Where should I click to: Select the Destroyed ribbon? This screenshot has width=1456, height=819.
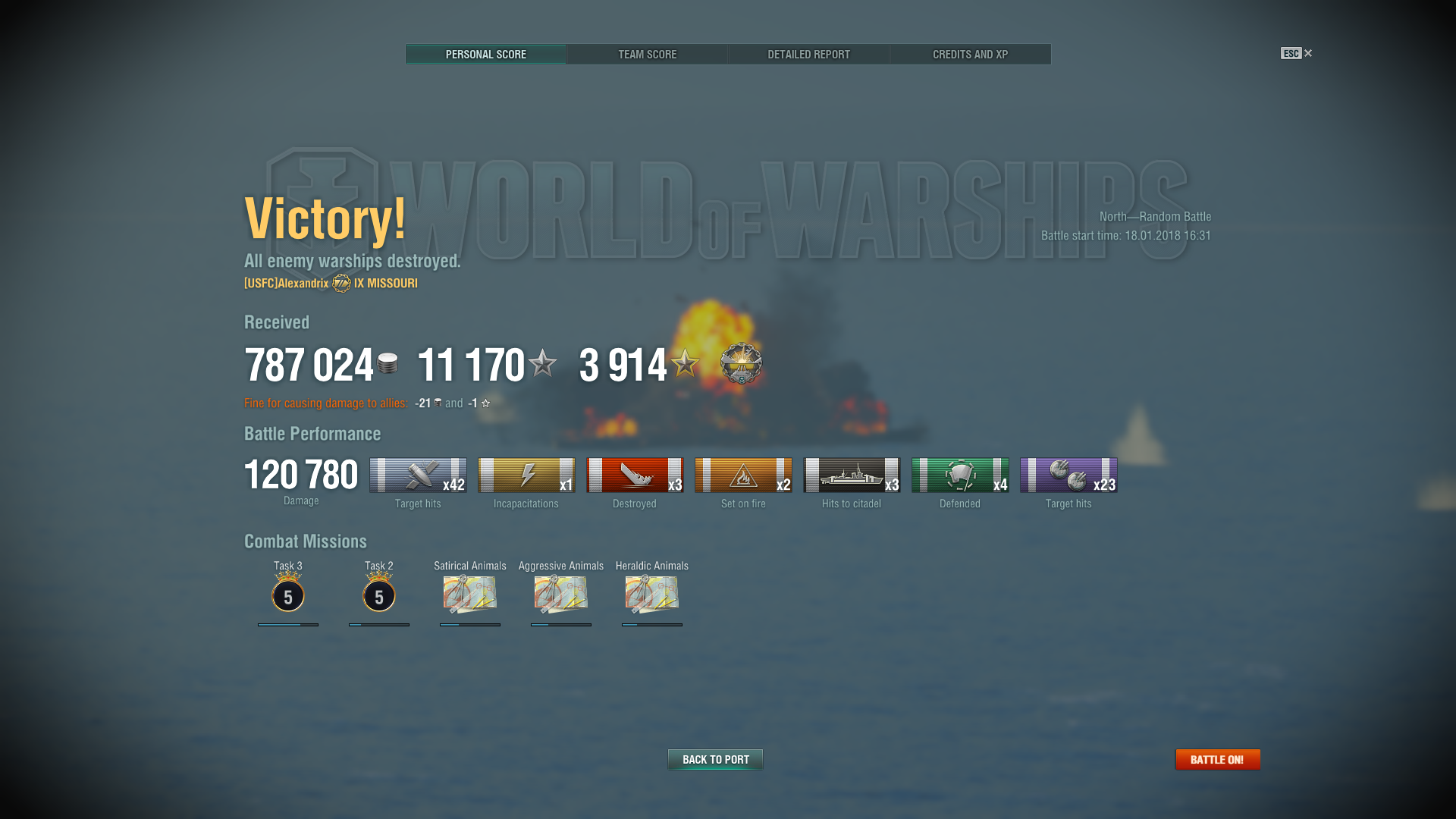click(635, 475)
